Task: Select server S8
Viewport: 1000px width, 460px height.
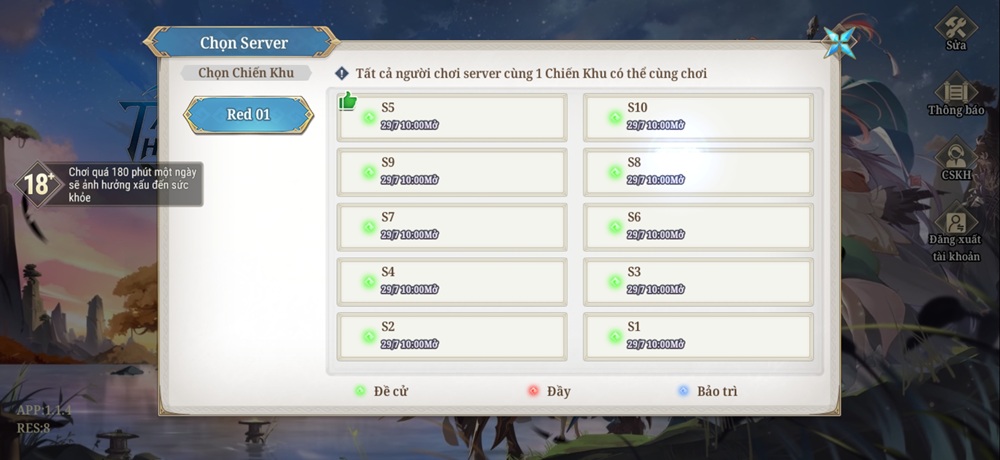Action: click(x=698, y=172)
